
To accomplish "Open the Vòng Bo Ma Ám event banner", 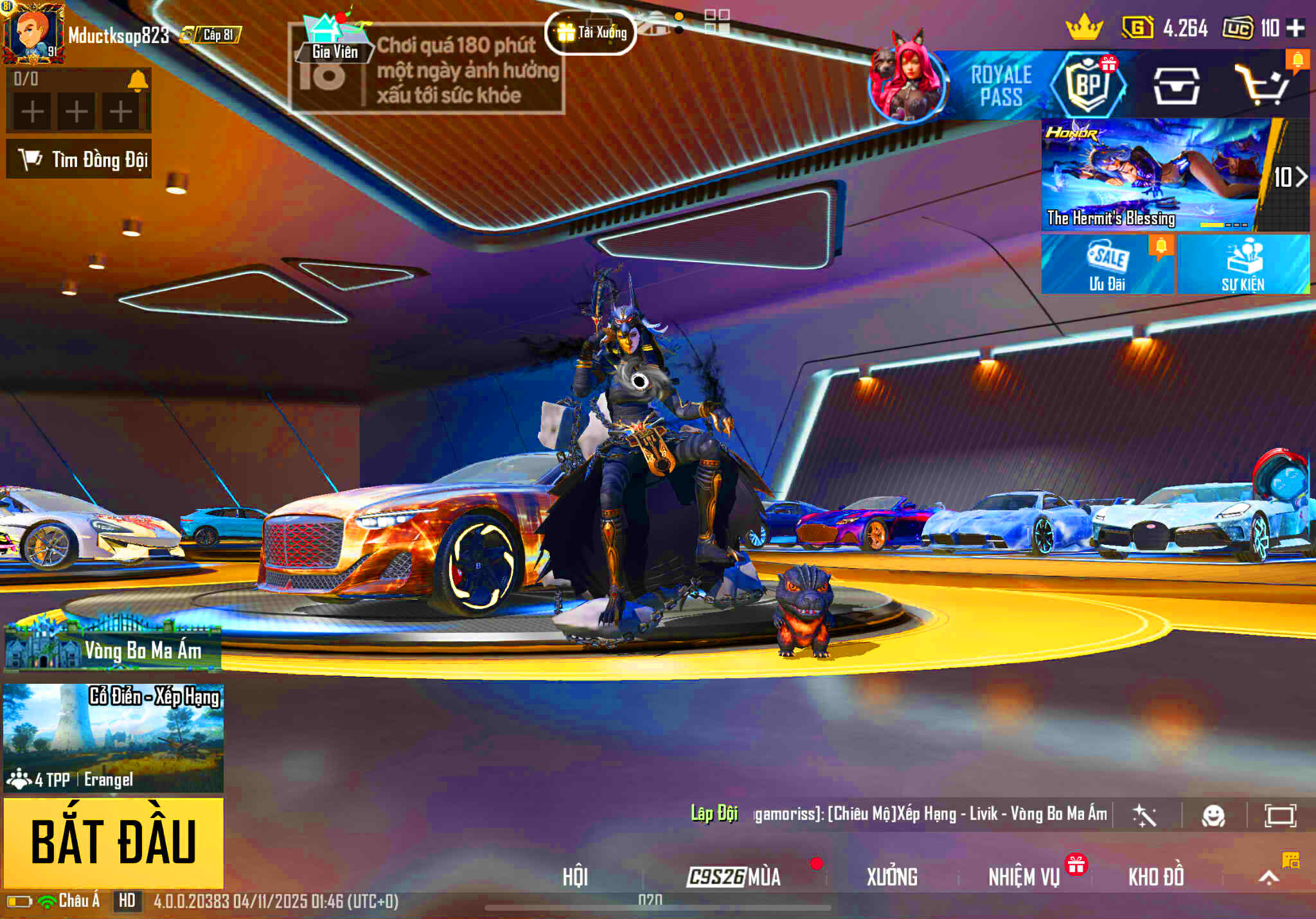I will 113,648.
